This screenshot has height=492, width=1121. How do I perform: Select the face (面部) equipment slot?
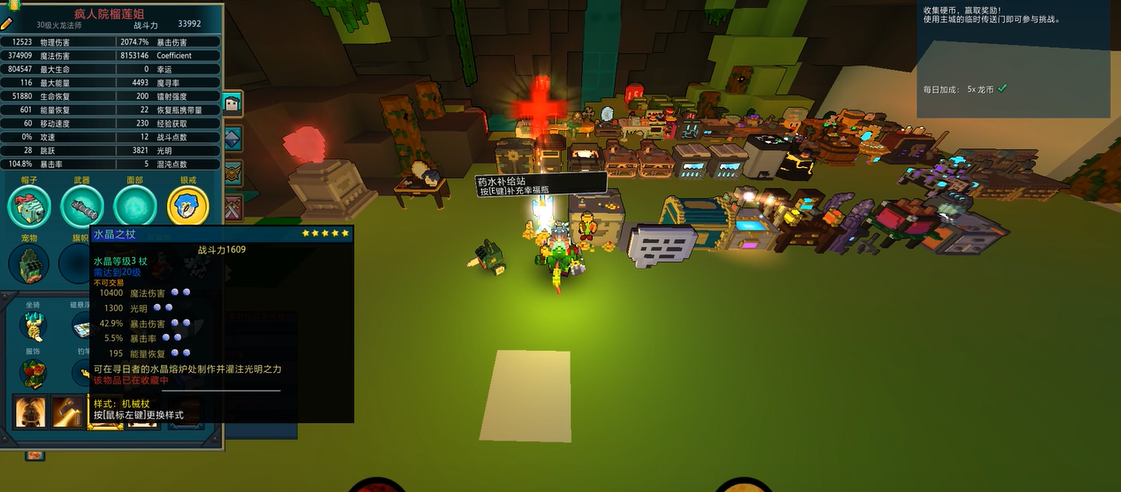(x=135, y=206)
